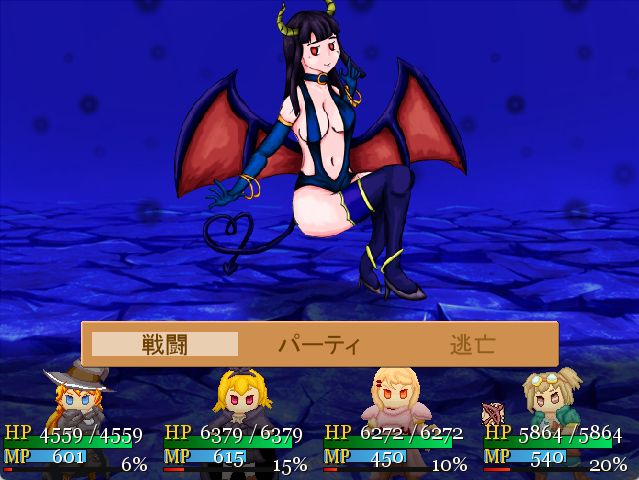Select the 戦闘 (Fight) command

[165, 344]
